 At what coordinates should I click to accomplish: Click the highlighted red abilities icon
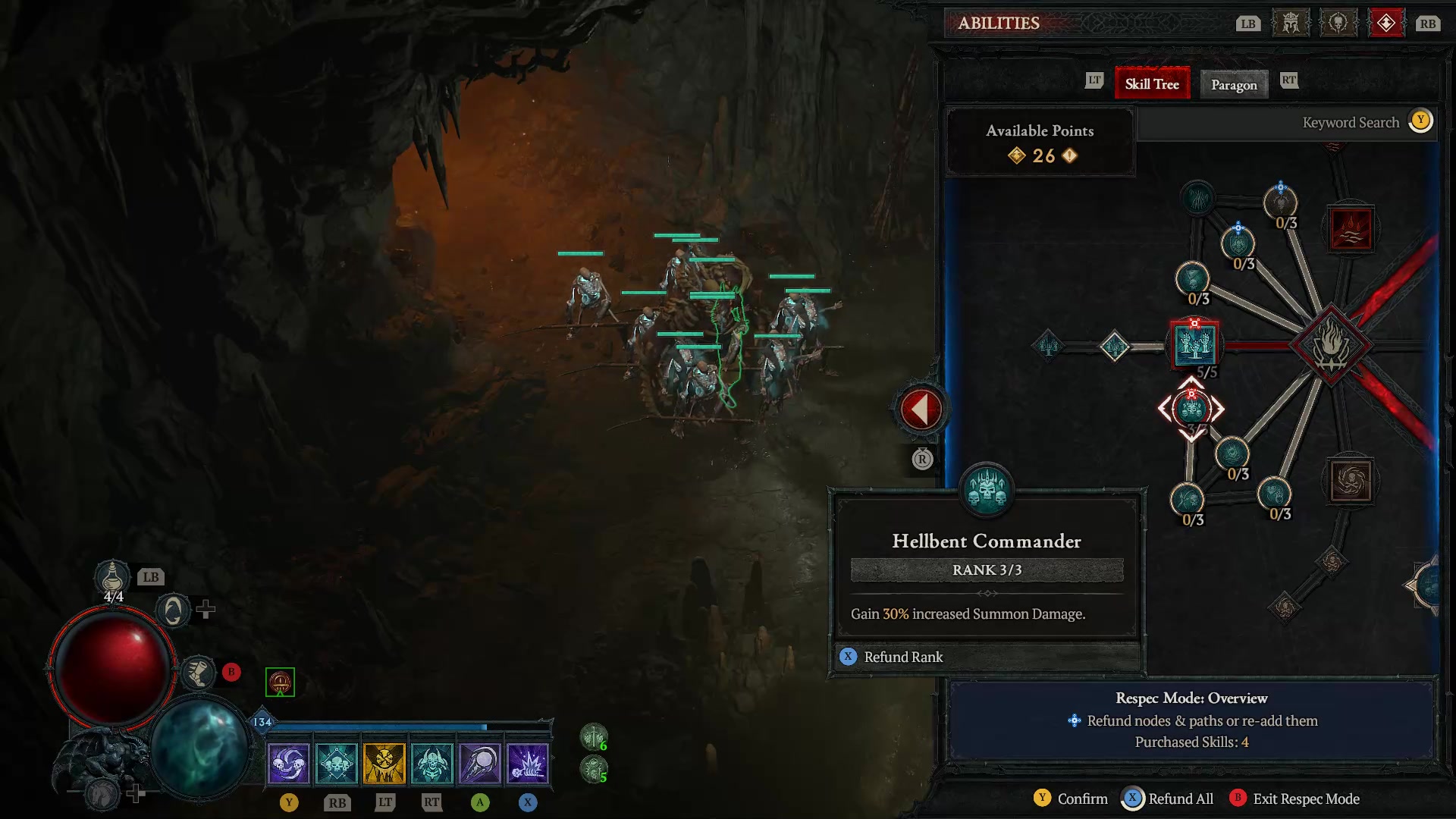[1387, 23]
